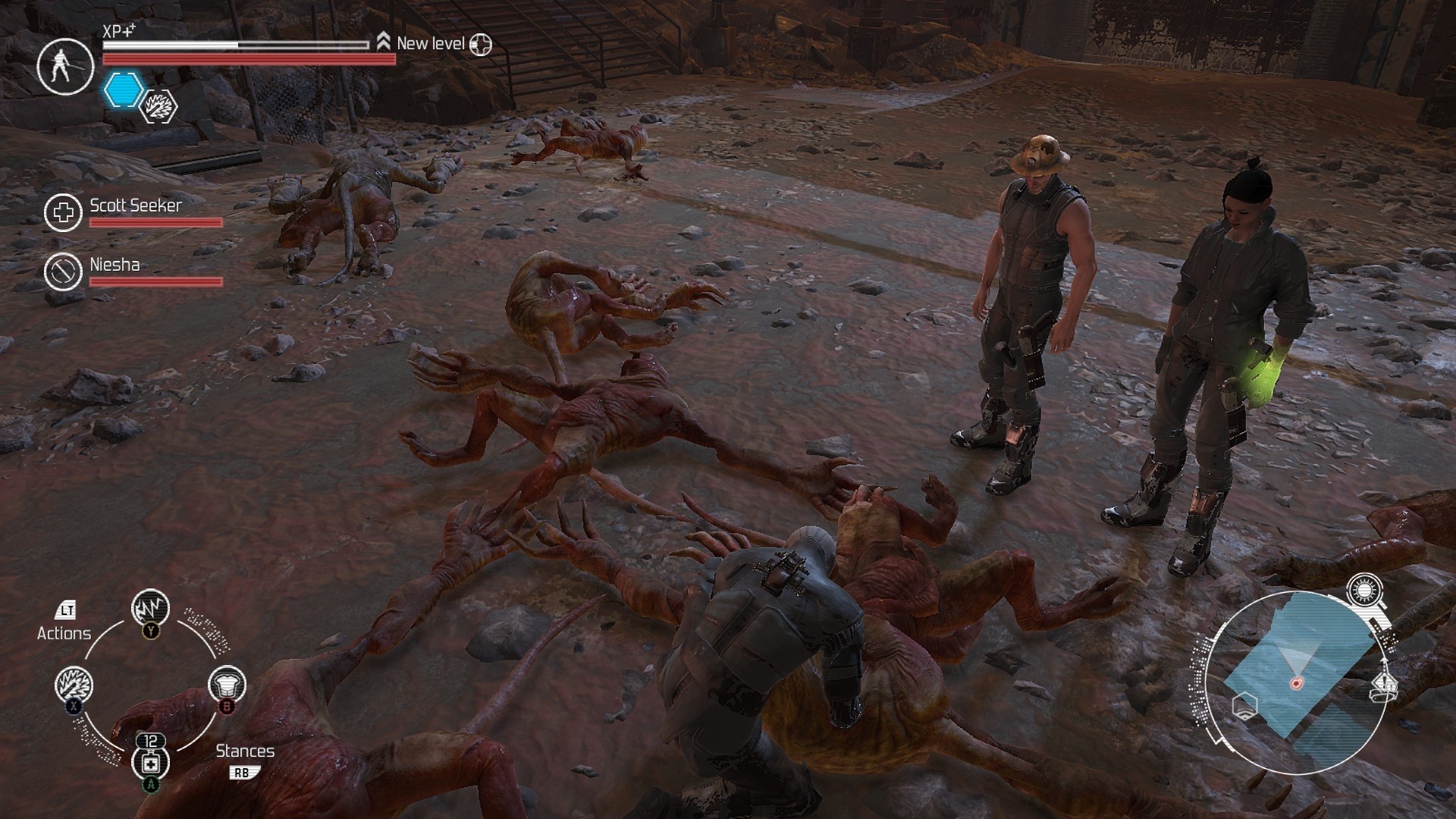The height and width of the screenshot is (819, 1456).
Task: Select the player stance portrait icon
Action: [x=64, y=66]
